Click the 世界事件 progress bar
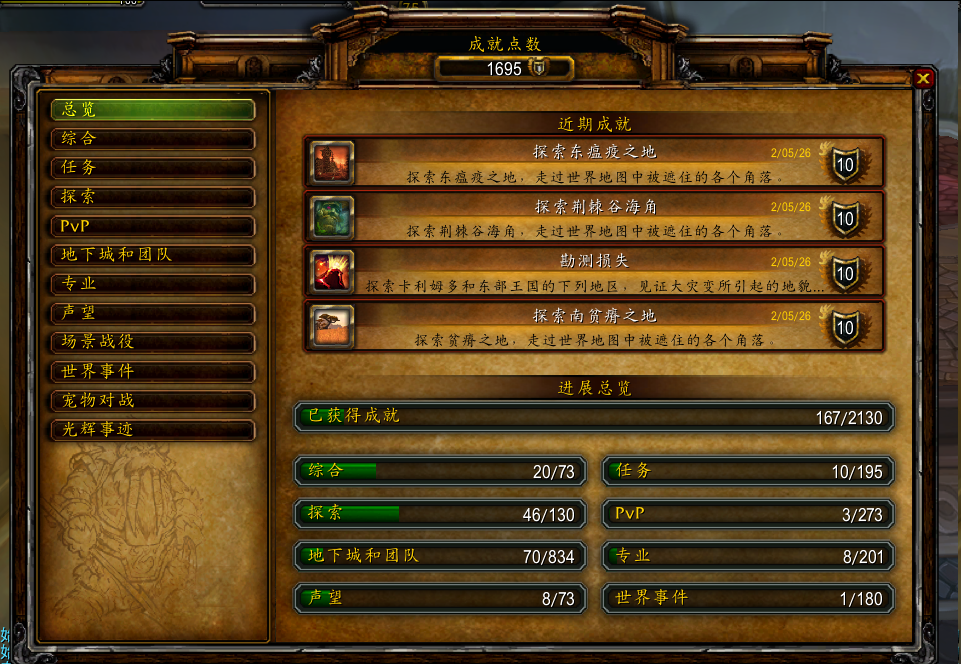The height and width of the screenshot is (664, 961). pyautogui.click(x=748, y=598)
